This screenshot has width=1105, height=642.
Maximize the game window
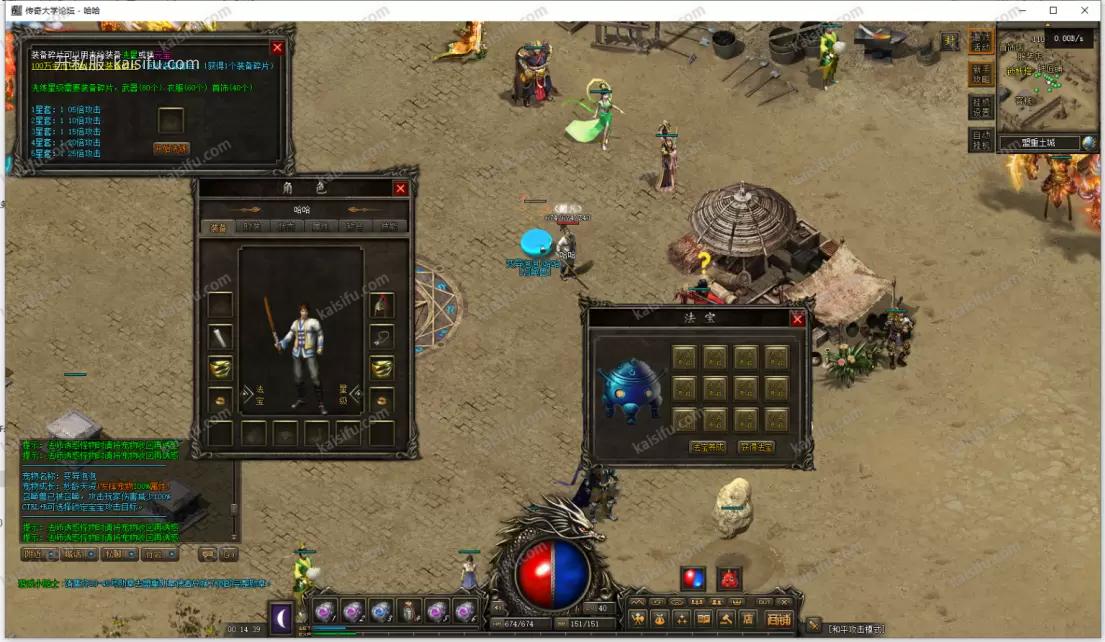pyautogui.click(x=1053, y=10)
